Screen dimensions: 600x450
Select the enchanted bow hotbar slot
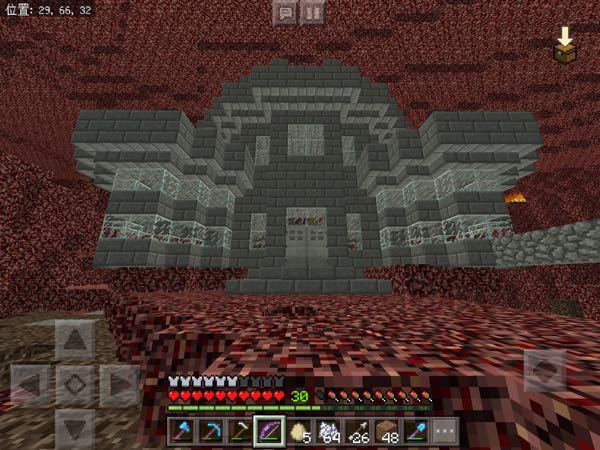268,431
